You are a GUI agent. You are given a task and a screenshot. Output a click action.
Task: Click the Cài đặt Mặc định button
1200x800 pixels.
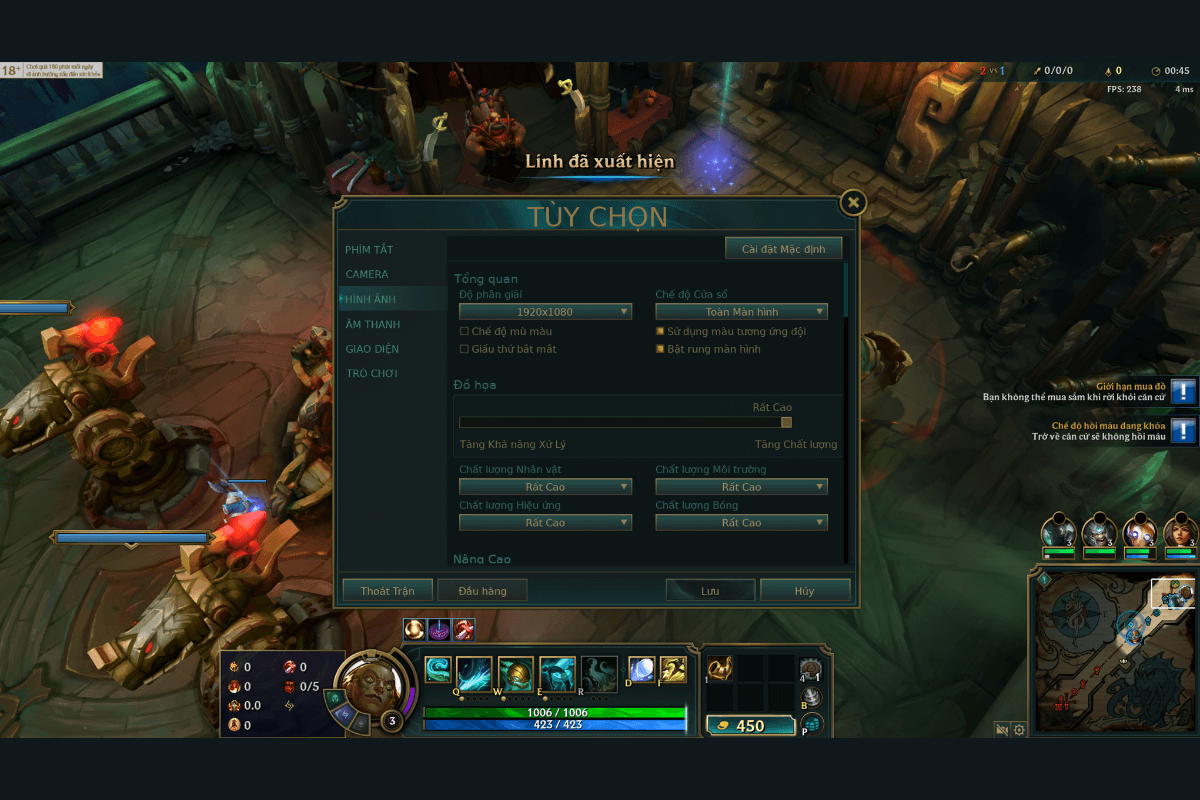click(783, 248)
